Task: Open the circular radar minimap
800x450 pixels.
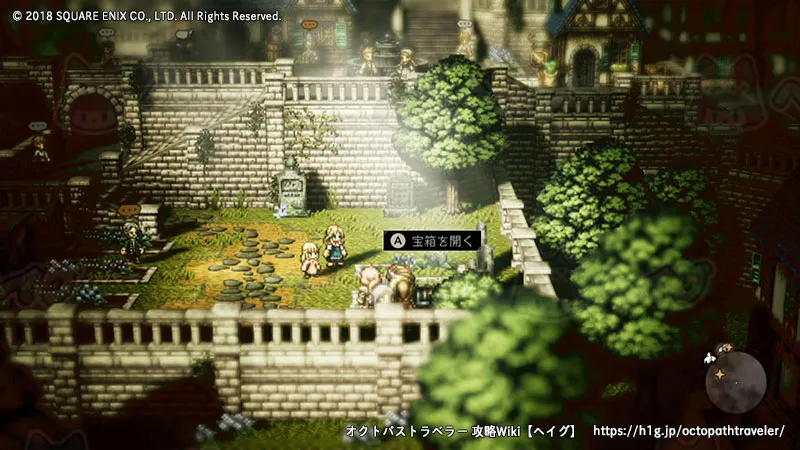Action: tap(735, 381)
